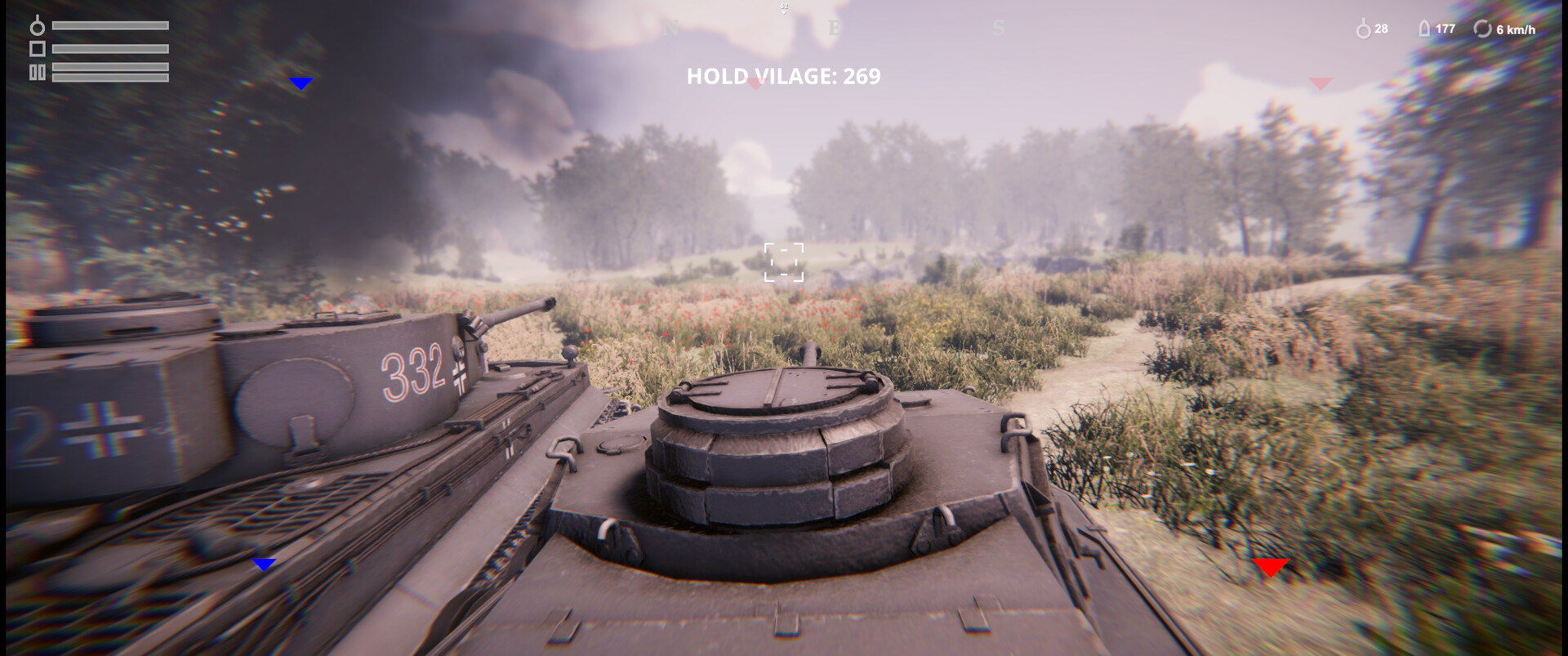Click the turret status icon top-left
1568x656 pixels.
pos(37,27)
